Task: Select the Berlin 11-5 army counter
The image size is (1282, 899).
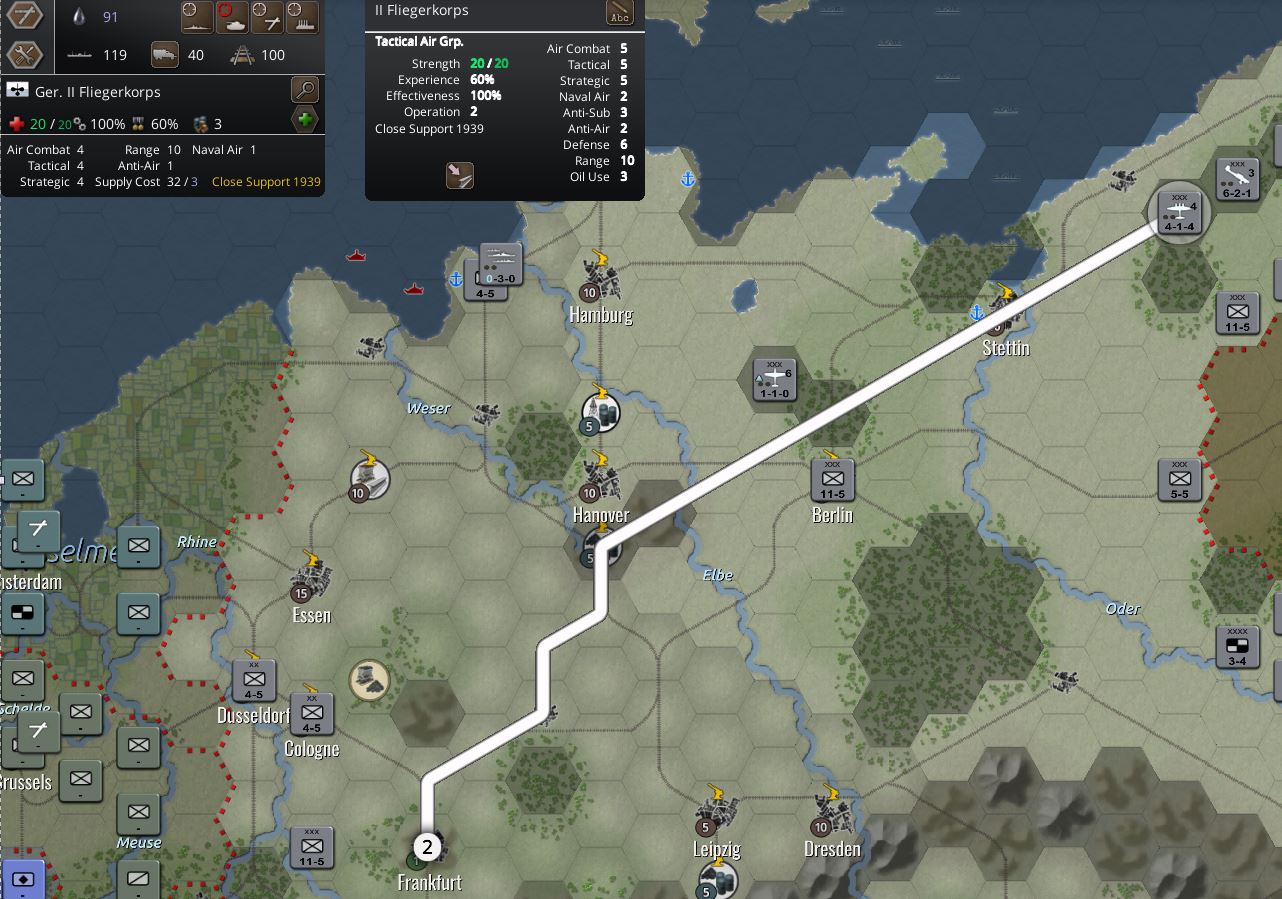Action: (833, 480)
